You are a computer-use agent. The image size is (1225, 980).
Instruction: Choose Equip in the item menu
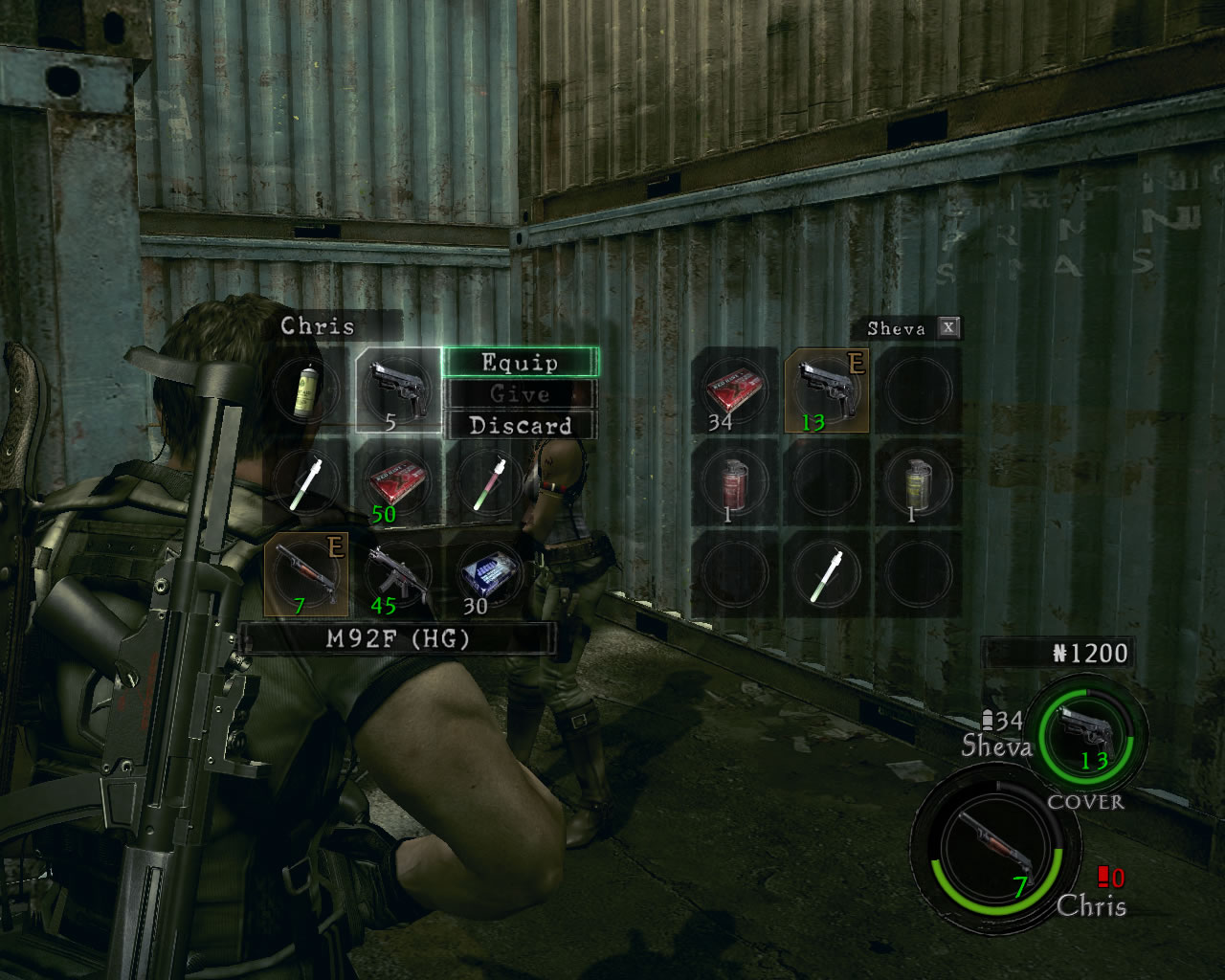click(x=520, y=363)
